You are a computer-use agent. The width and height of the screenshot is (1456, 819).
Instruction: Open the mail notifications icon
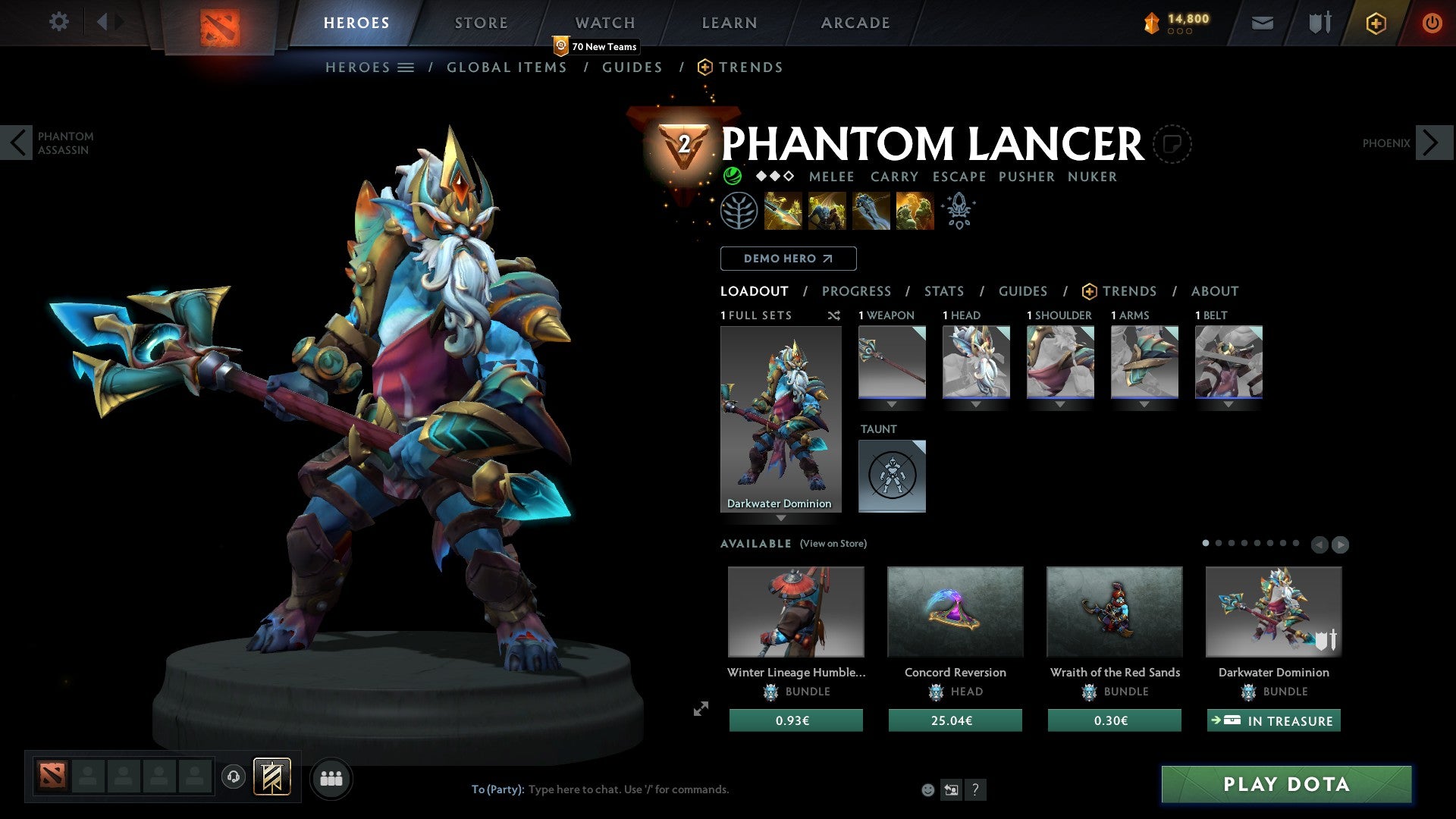pyautogui.click(x=1262, y=23)
